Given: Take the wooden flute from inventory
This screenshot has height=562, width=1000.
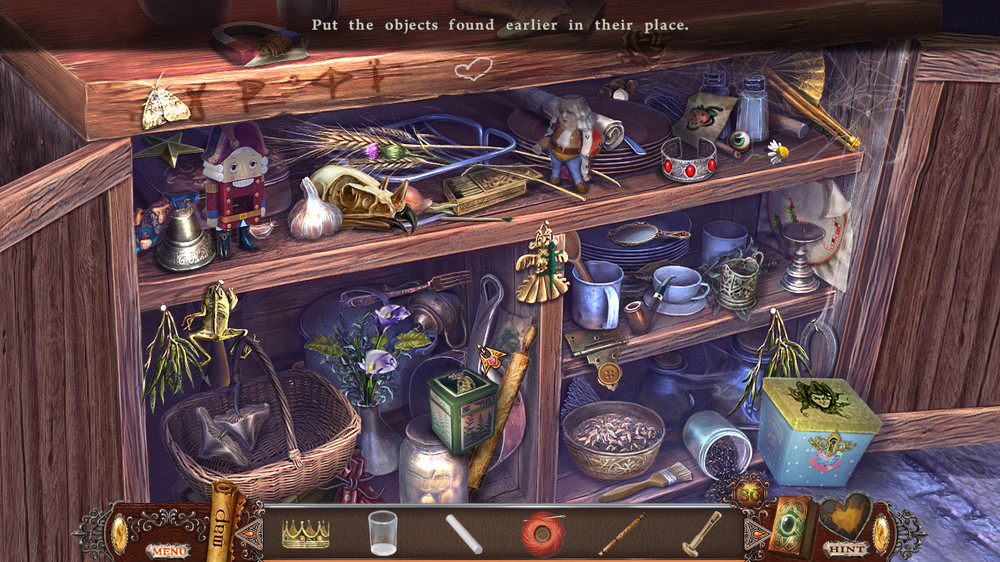Looking at the screenshot, I should [x=621, y=533].
